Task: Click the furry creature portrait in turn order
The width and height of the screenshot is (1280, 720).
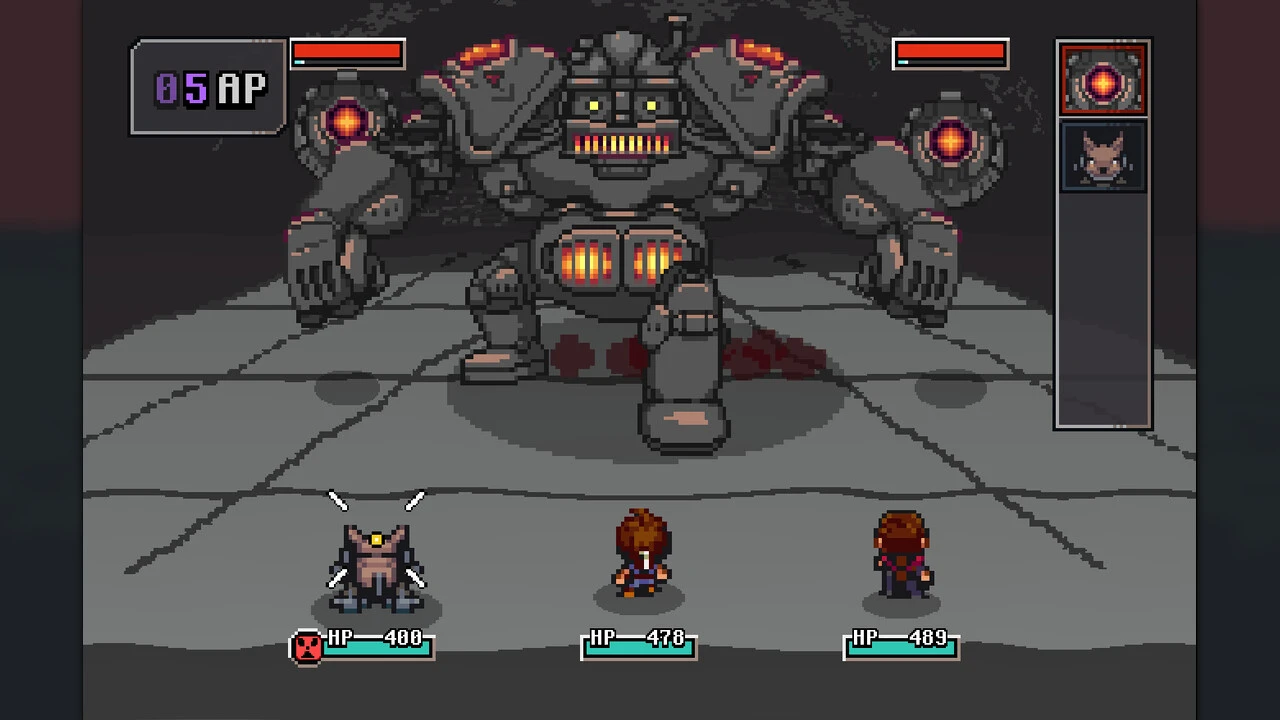Action: click(1102, 156)
